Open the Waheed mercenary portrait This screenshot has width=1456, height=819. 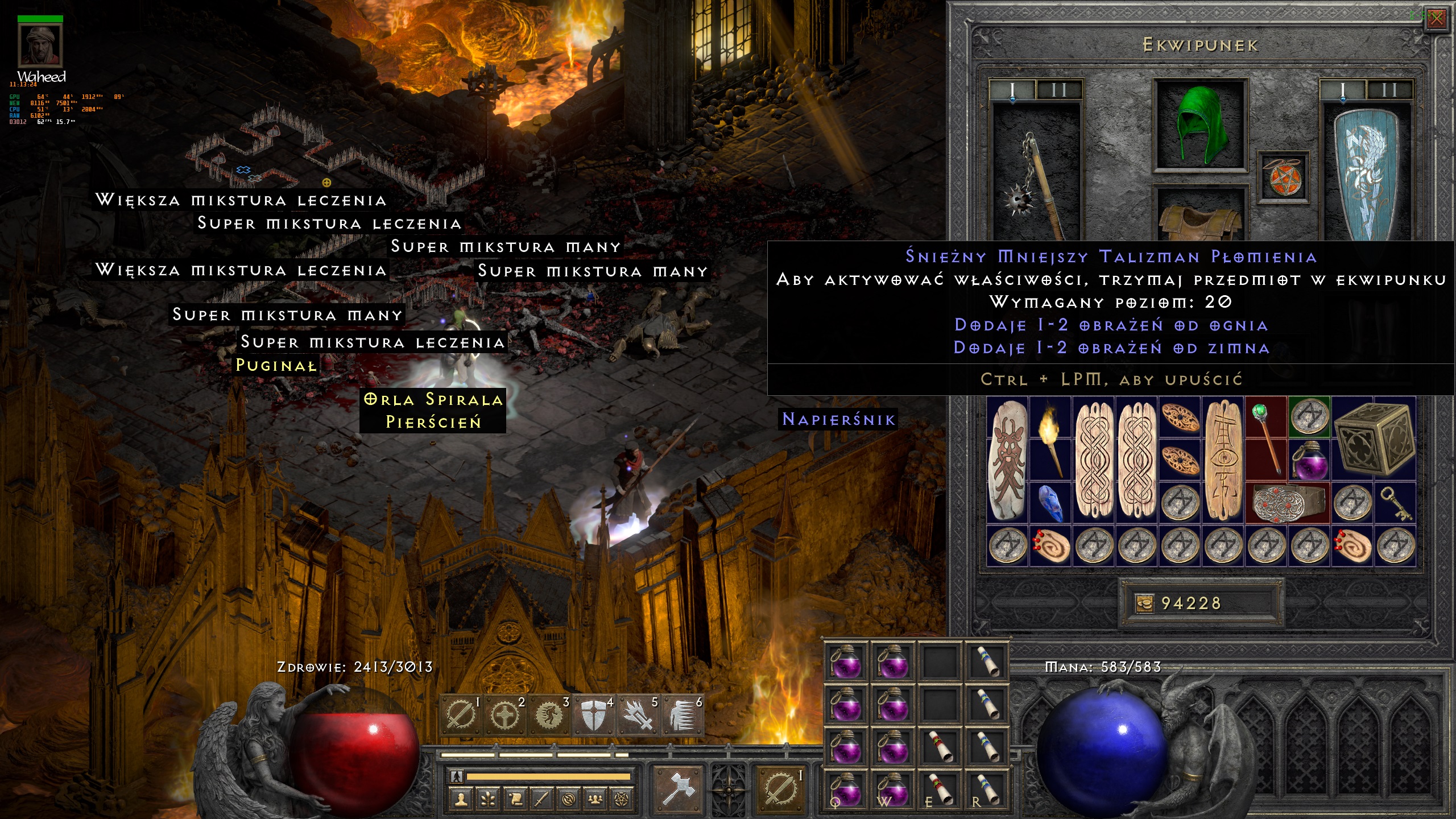(x=40, y=45)
